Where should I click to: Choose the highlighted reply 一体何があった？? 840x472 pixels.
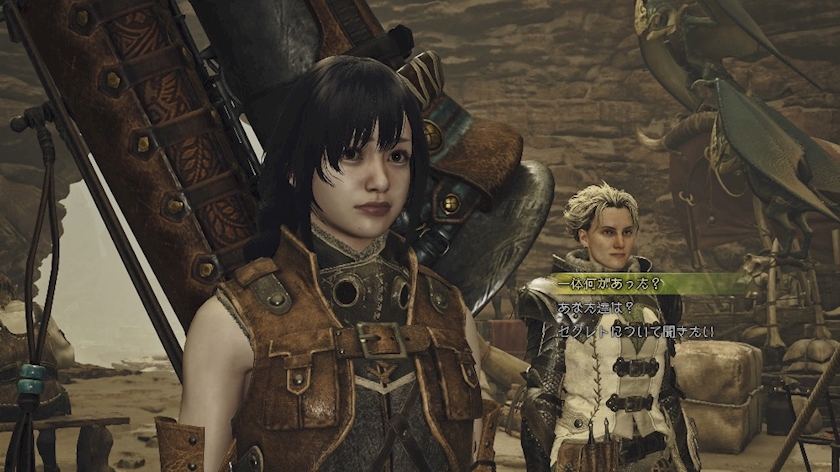tap(608, 284)
